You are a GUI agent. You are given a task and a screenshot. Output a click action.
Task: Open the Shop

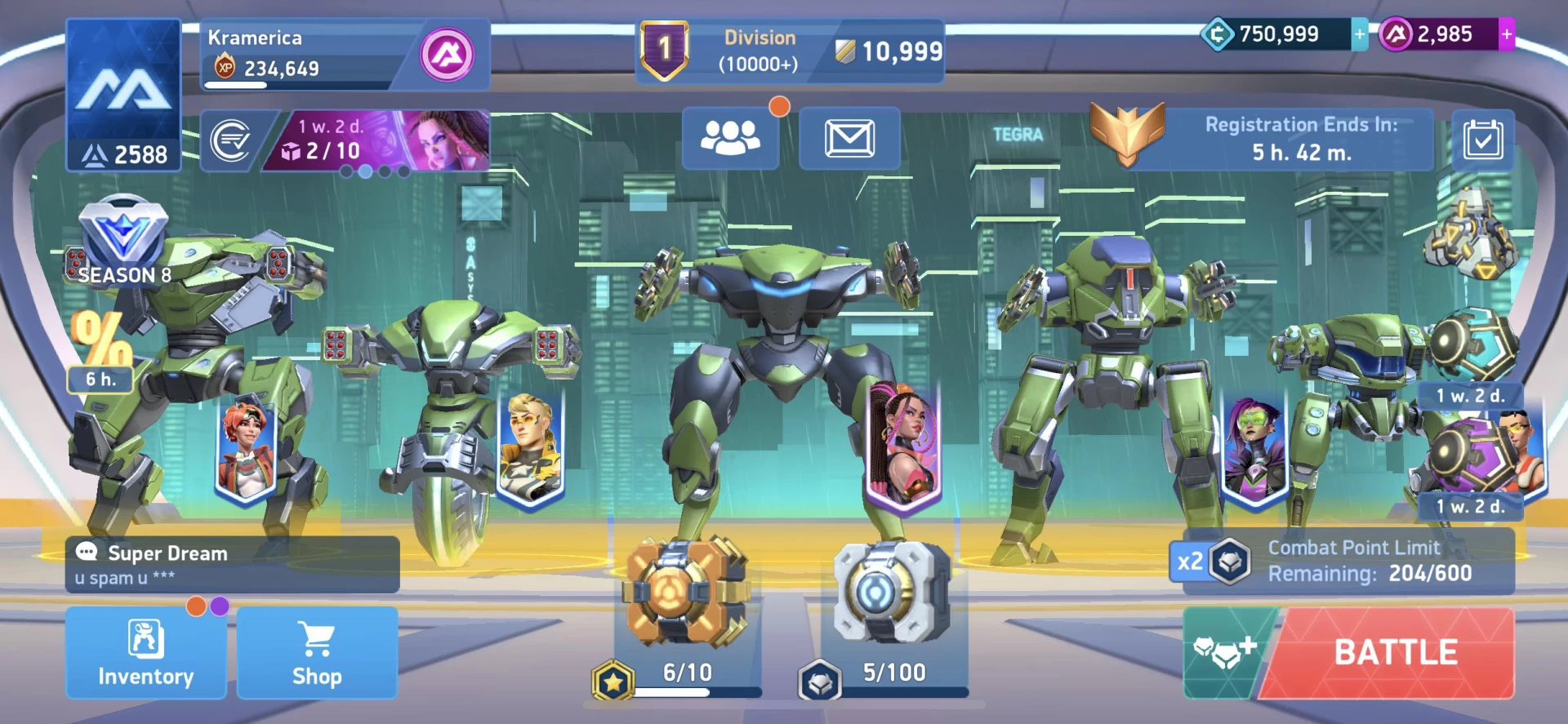pos(317,653)
